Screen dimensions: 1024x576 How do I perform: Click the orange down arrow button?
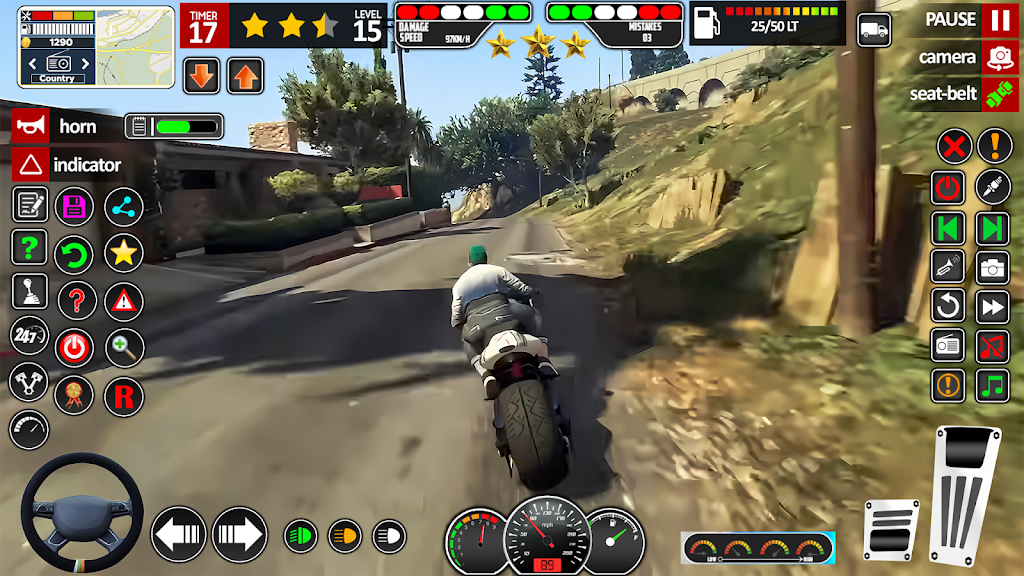(202, 75)
